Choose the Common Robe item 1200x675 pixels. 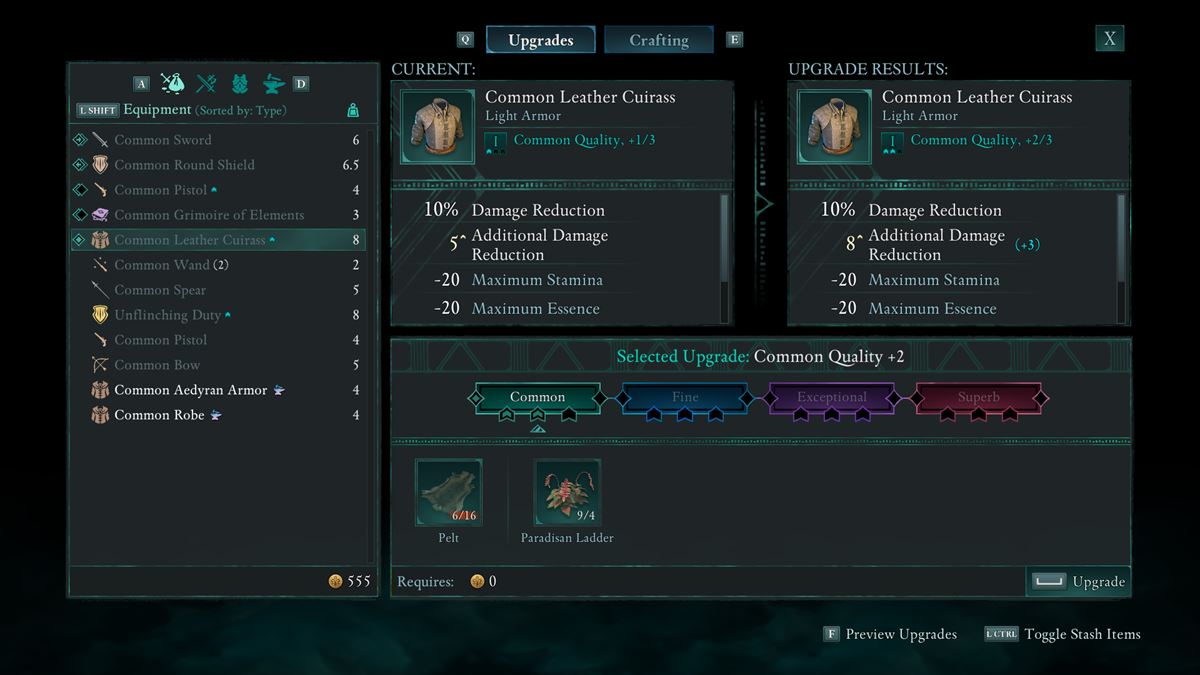(x=159, y=415)
